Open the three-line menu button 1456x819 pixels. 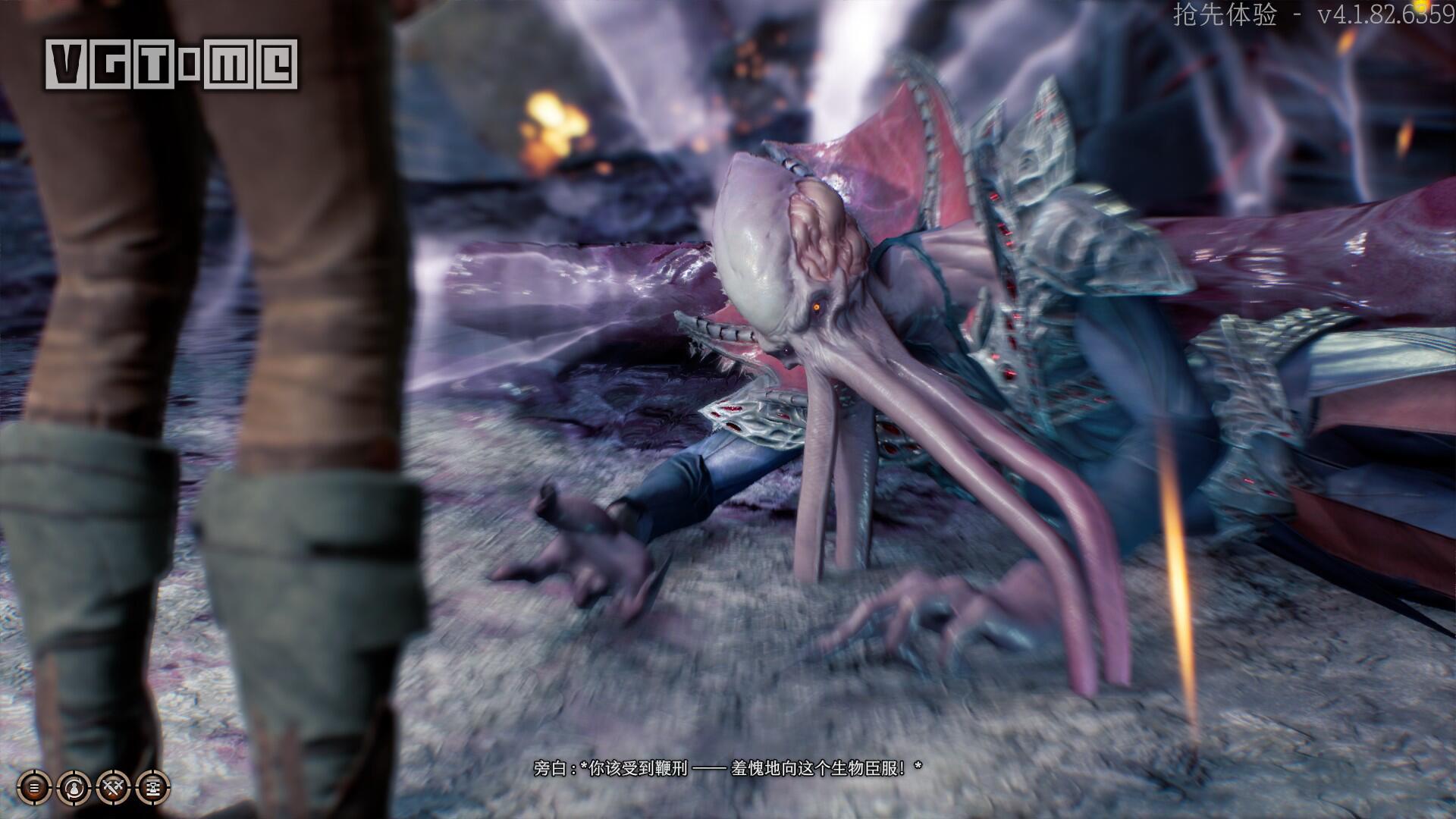[x=33, y=788]
